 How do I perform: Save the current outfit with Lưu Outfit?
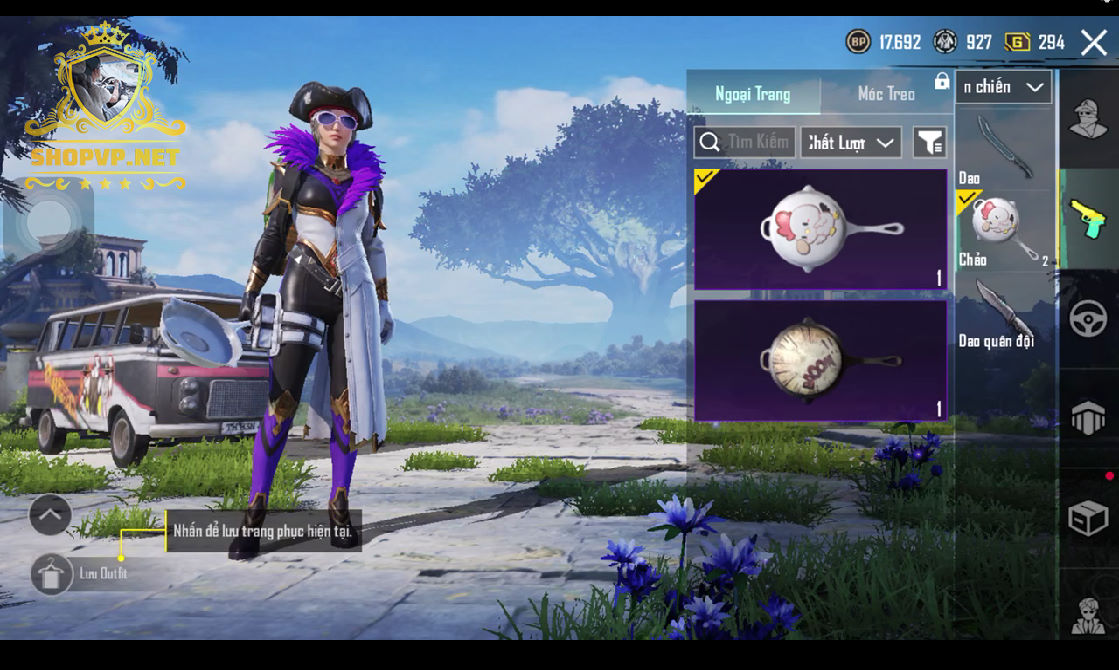(52, 574)
